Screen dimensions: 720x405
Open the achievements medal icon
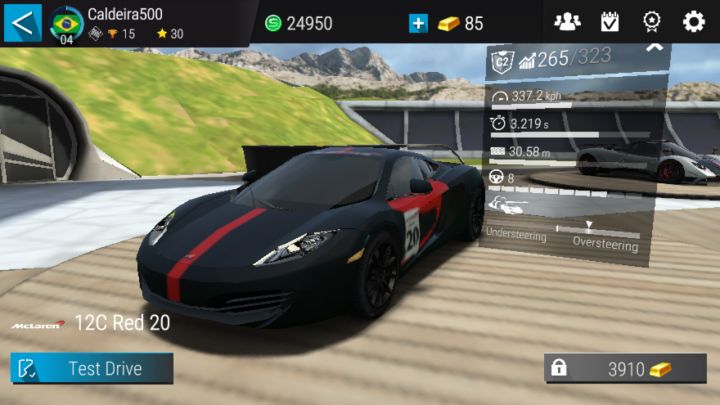(x=651, y=22)
